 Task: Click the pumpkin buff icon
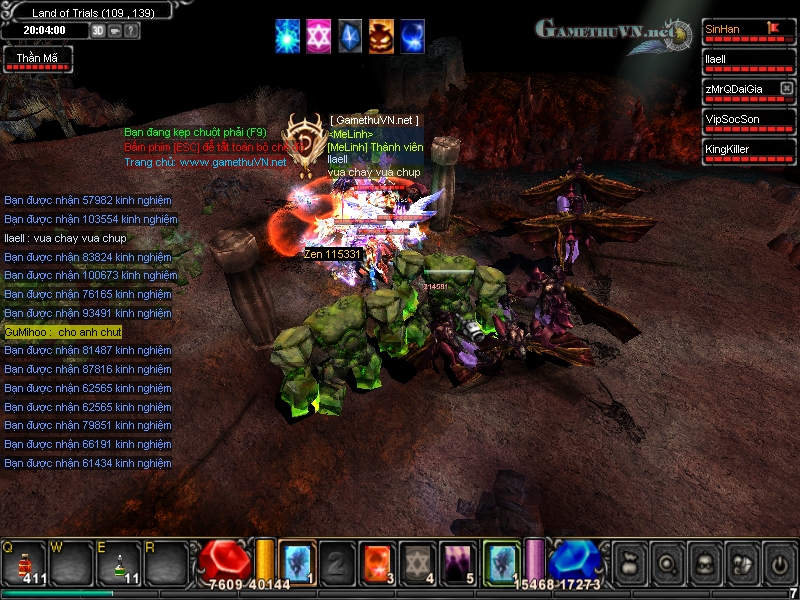[381, 35]
